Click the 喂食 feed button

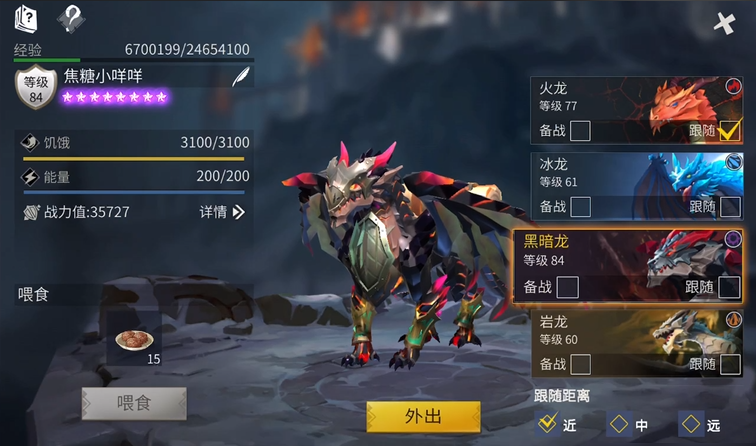click(134, 403)
